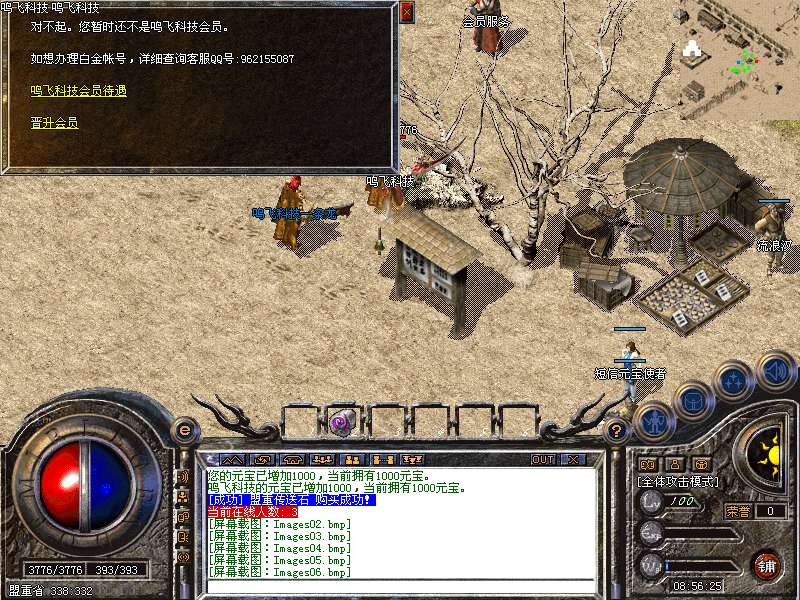Open the character status round button
Image resolution: width=800 pixels, height=600 pixels.
[x=653, y=421]
